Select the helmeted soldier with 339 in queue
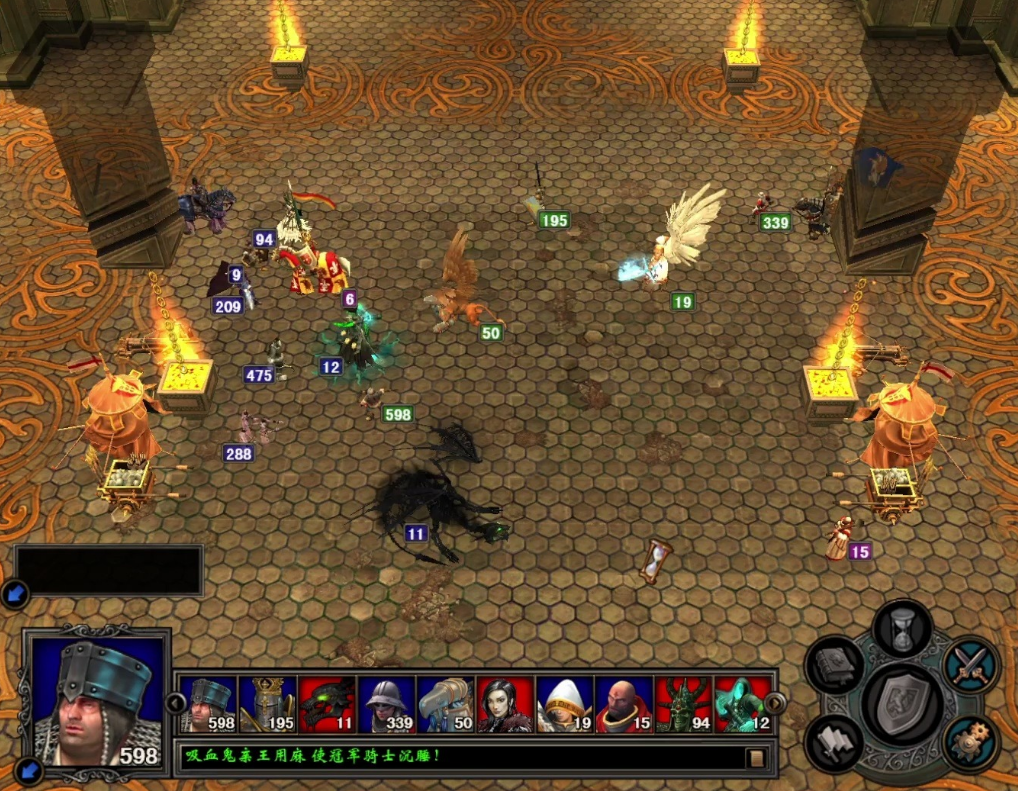 [386, 705]
